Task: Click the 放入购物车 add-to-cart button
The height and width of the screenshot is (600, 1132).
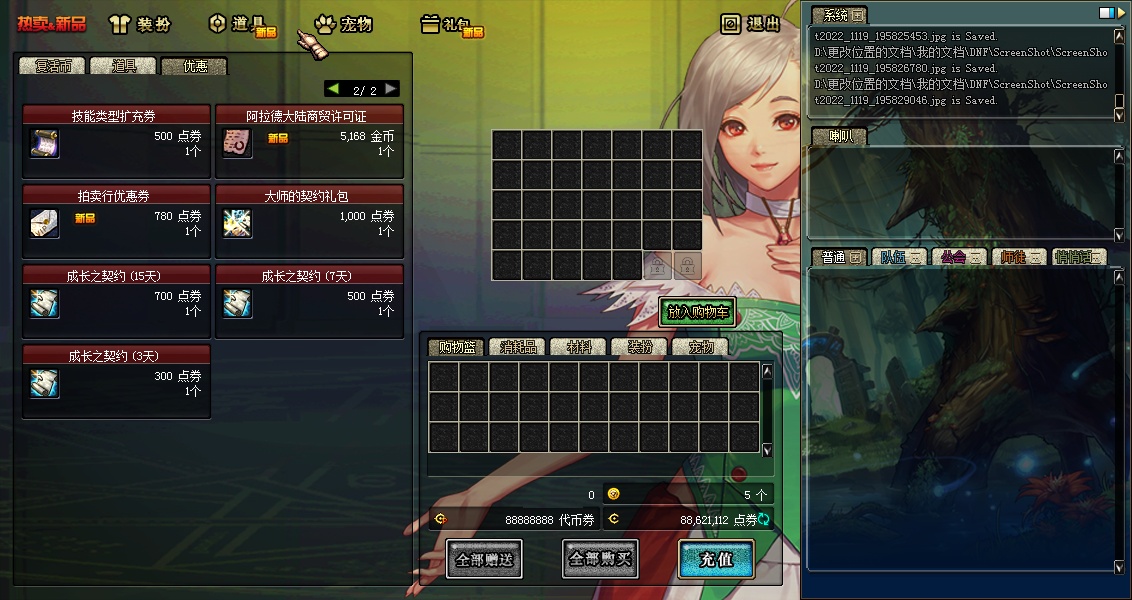Action: click(x=697, y=312)
